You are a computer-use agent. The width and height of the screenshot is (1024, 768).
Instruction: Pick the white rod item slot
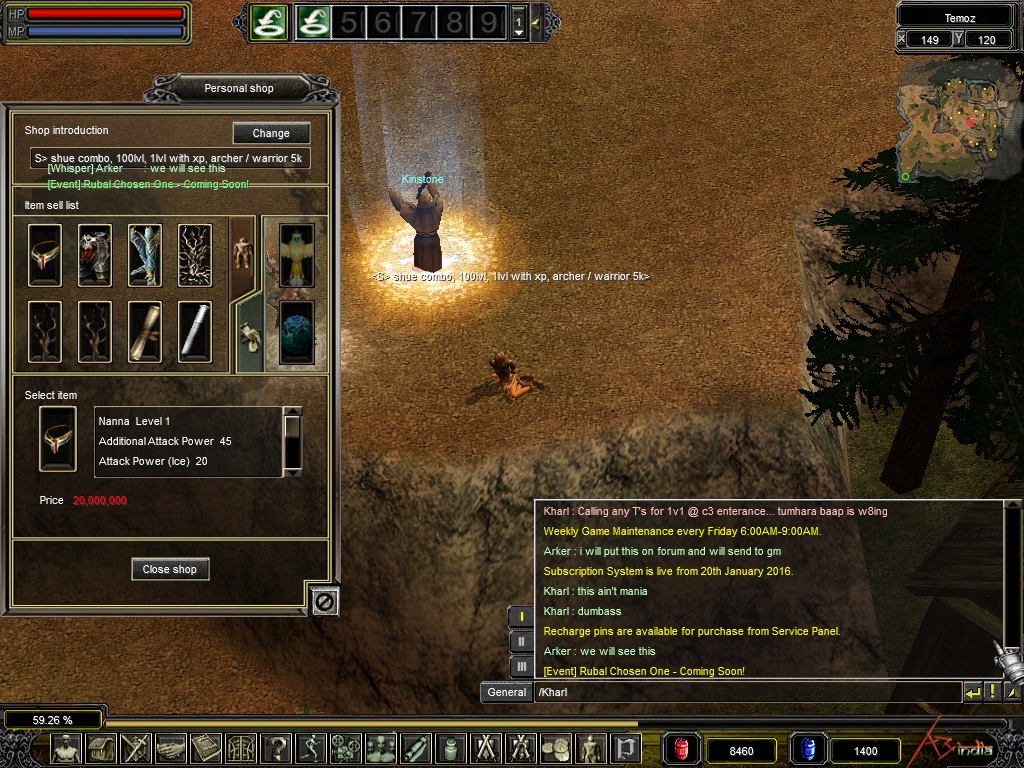pos(195,331)
